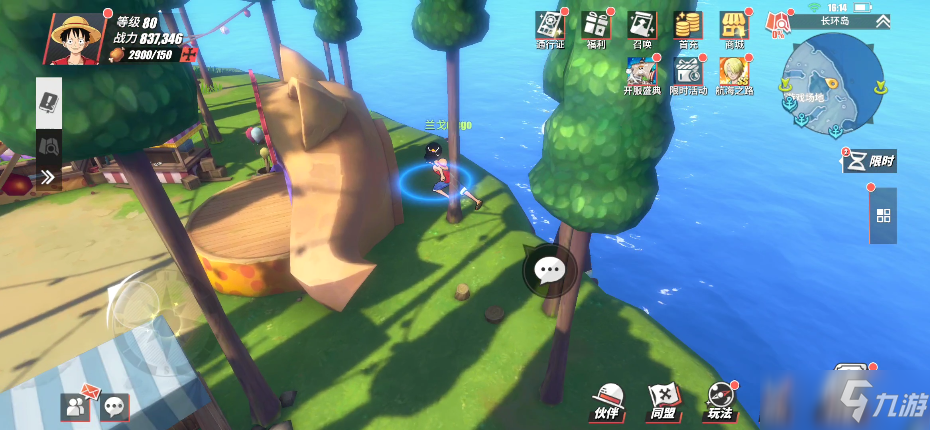Open the 福利 welfare gift menu
The height and width of the screenshot is (430, 930).
596,28
